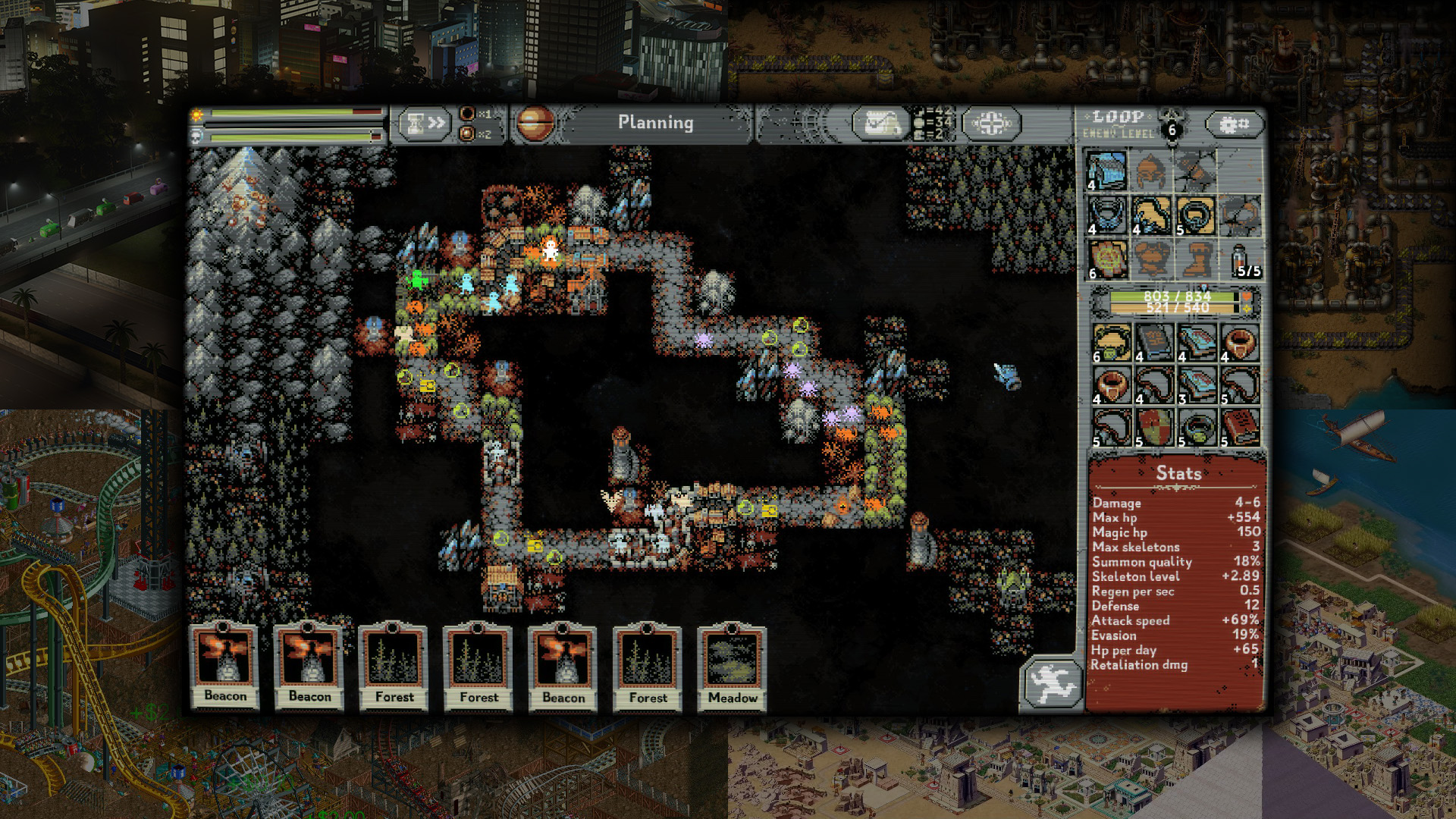Open the resources bag
Viewport: 1456px width, 819px height.
coord(880,124)
